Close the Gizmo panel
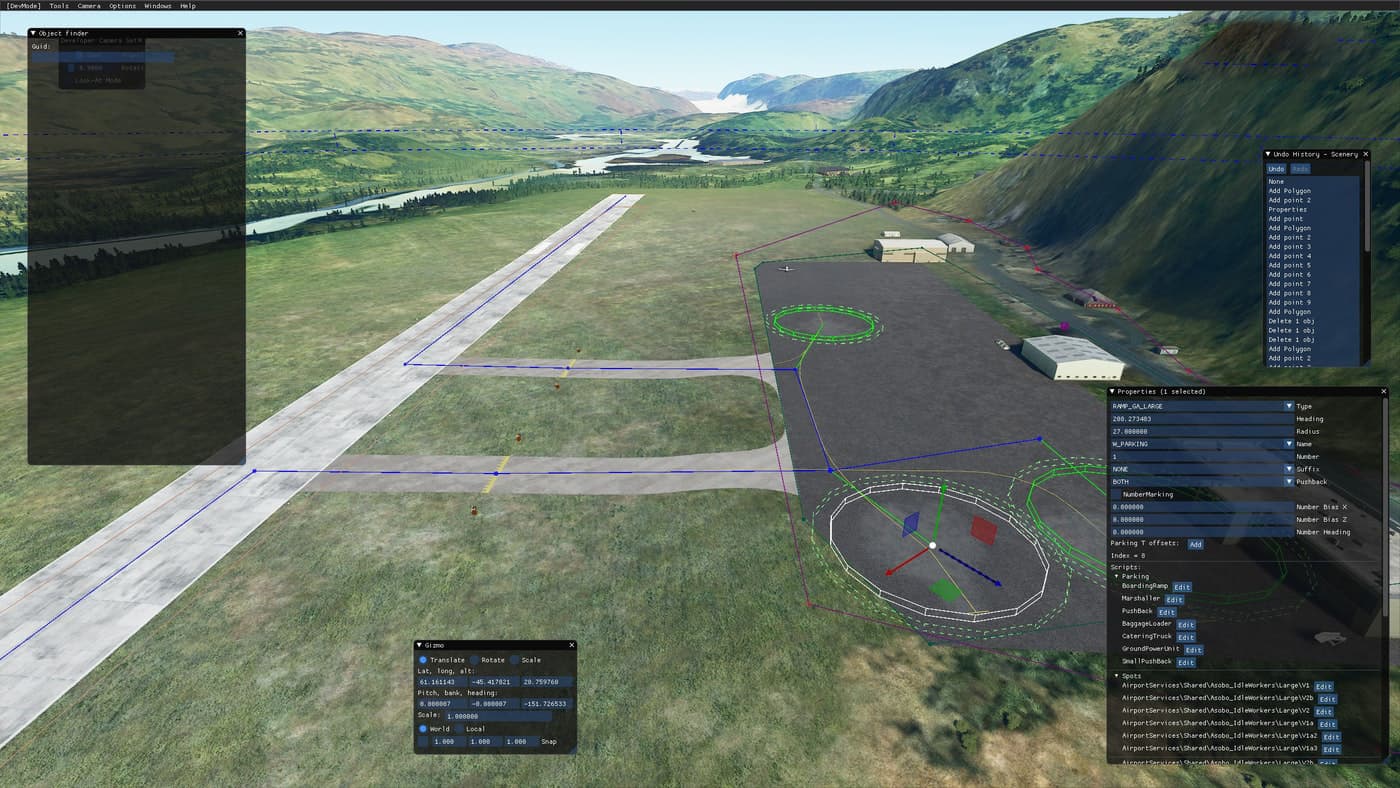 point(571,645)
